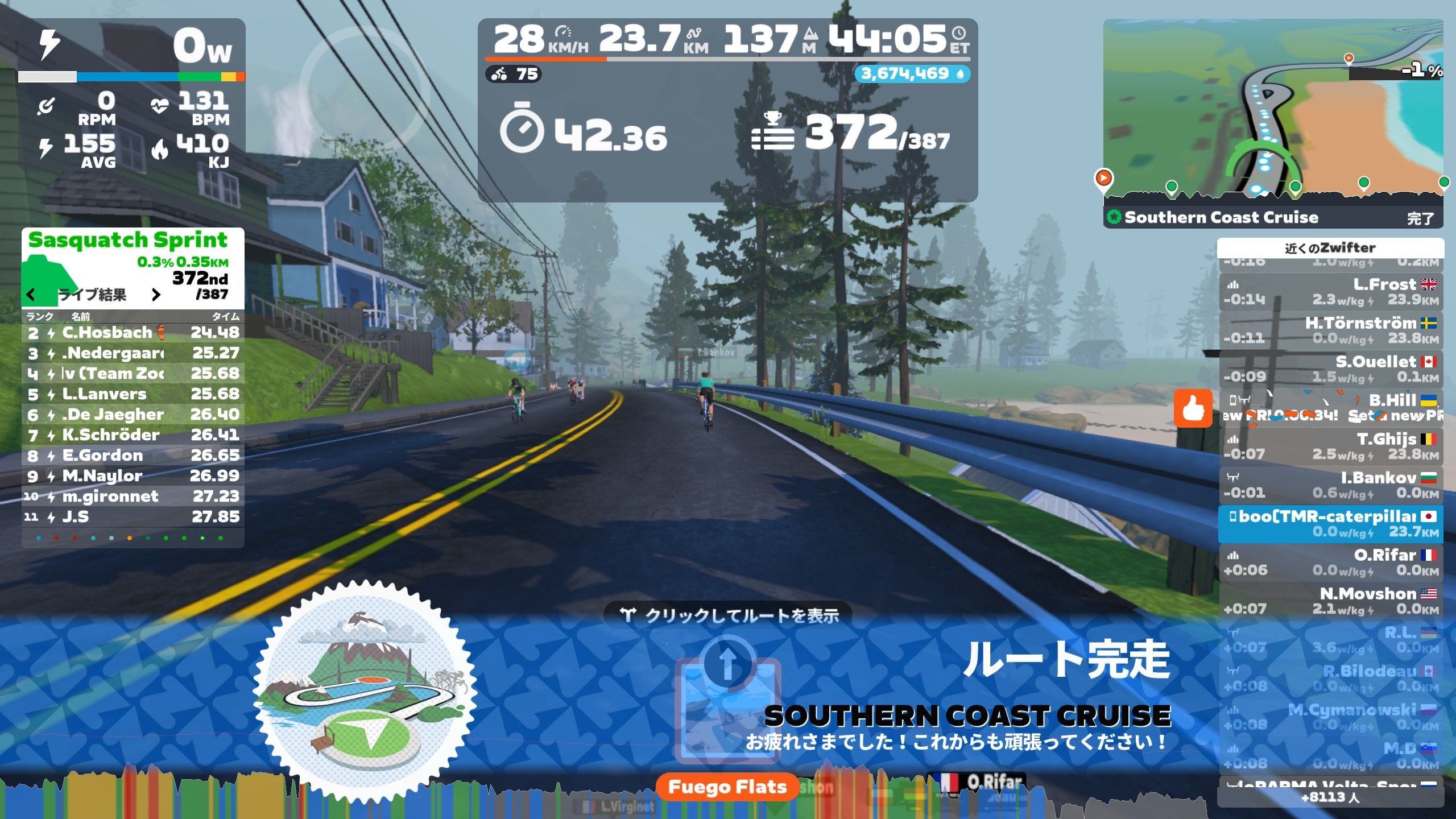
Task: Choose S.Ouellet from nearby riders
Action: pyautogui.click(x=1330, y=369)
